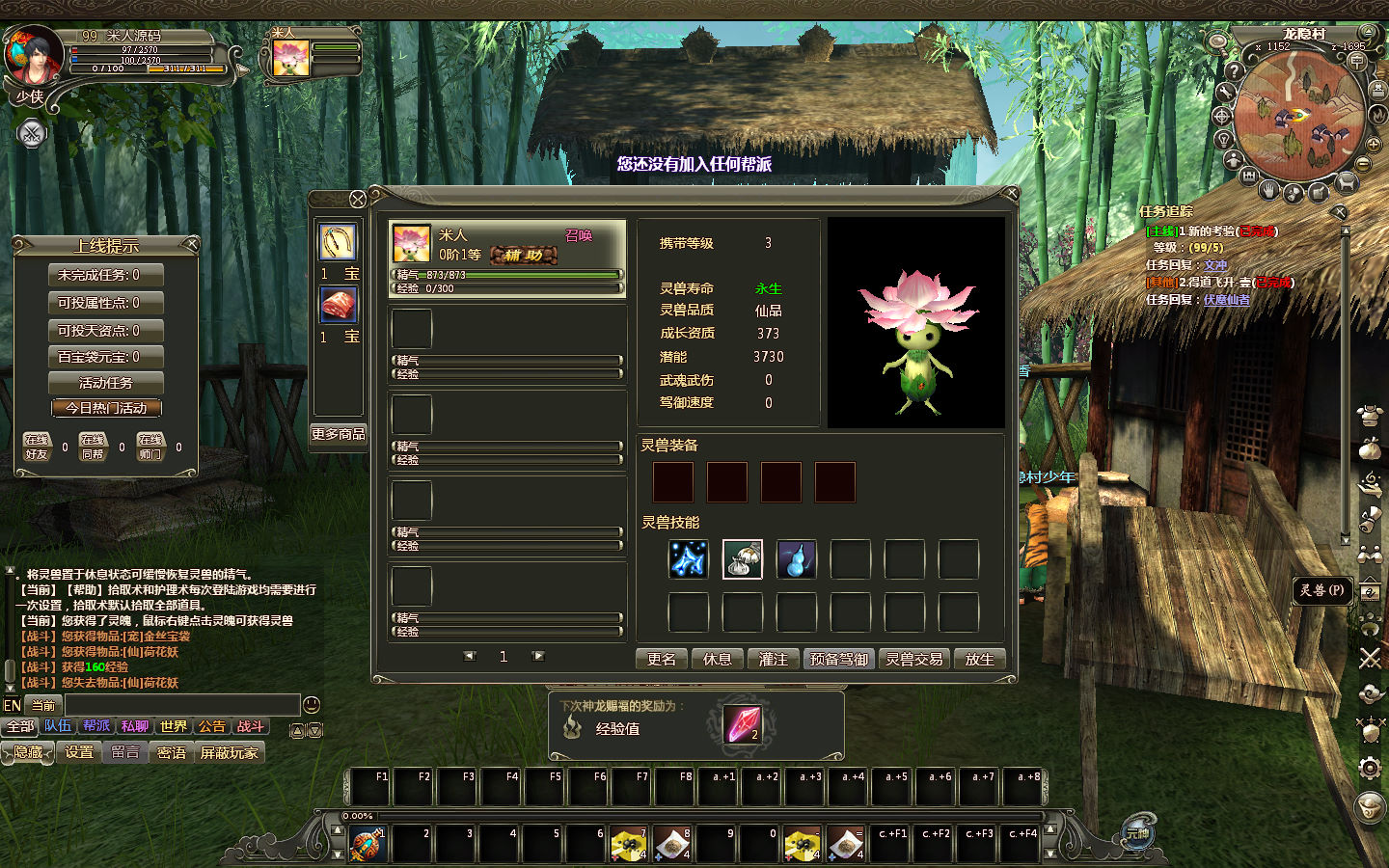Click the 灌注 infuse button
1389x868 pixels.
click(773, 659)
